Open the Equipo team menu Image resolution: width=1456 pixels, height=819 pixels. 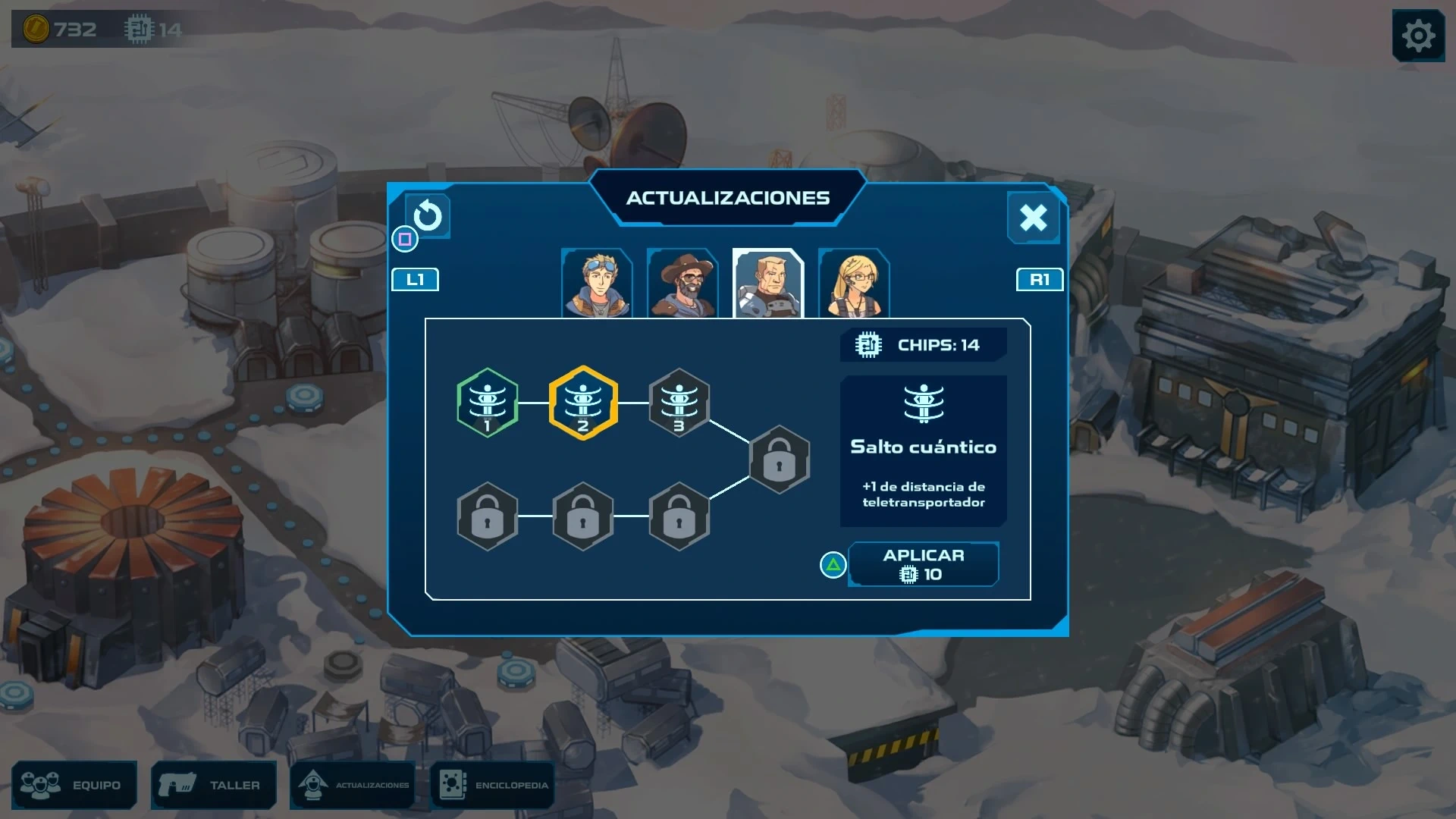click(x=74, y=785)
